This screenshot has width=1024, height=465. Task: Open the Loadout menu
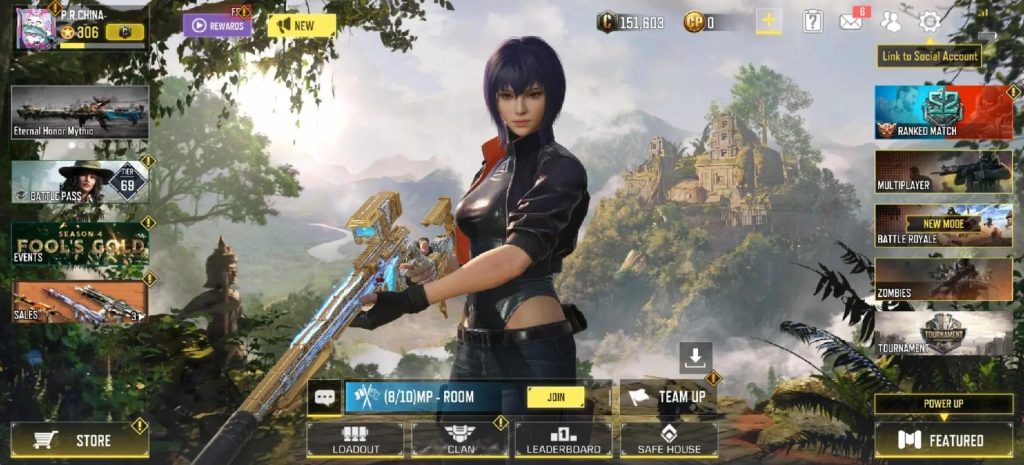[355, 440]
